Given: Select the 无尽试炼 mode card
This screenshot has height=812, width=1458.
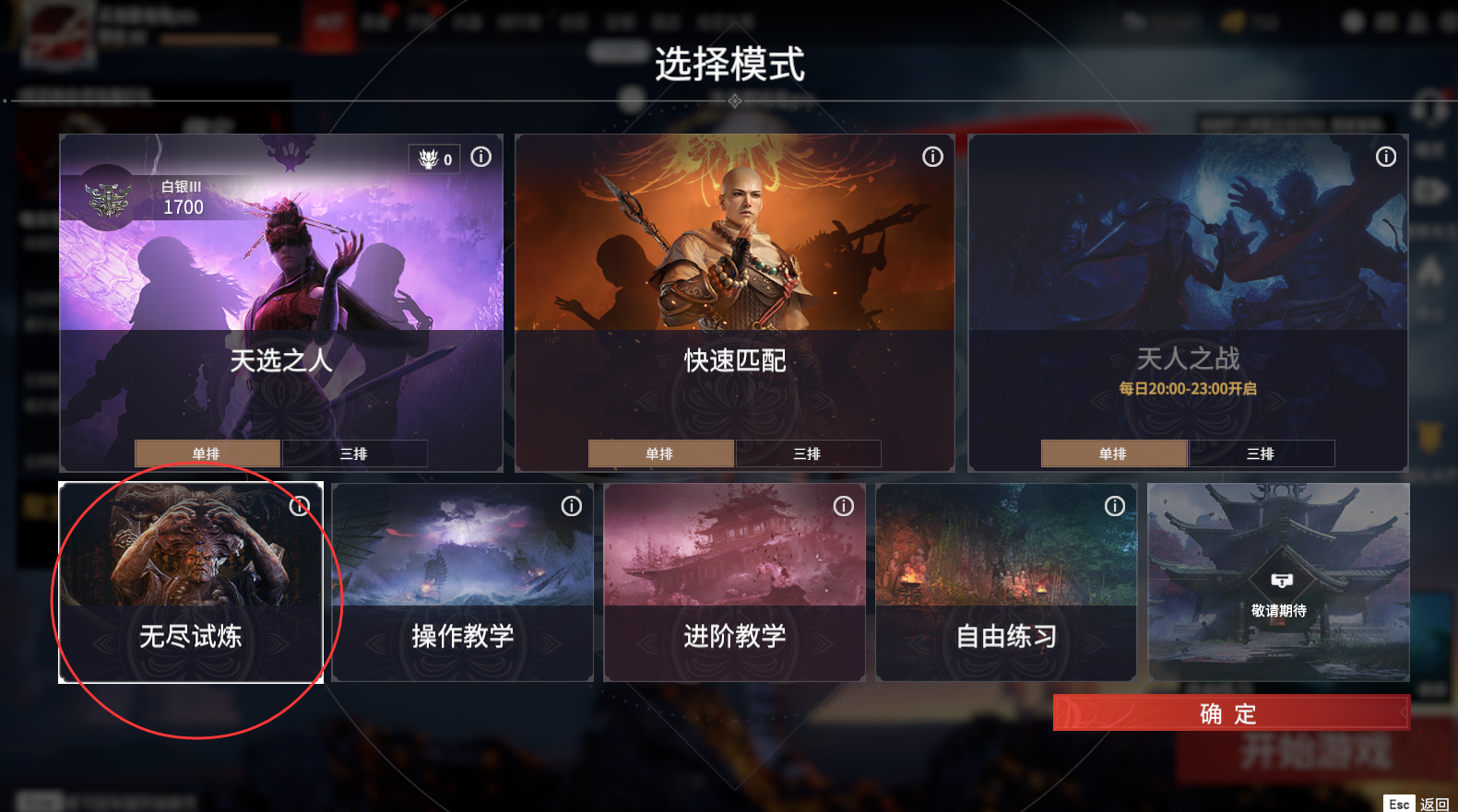Looking at the screenshot, I should (190, 583).
